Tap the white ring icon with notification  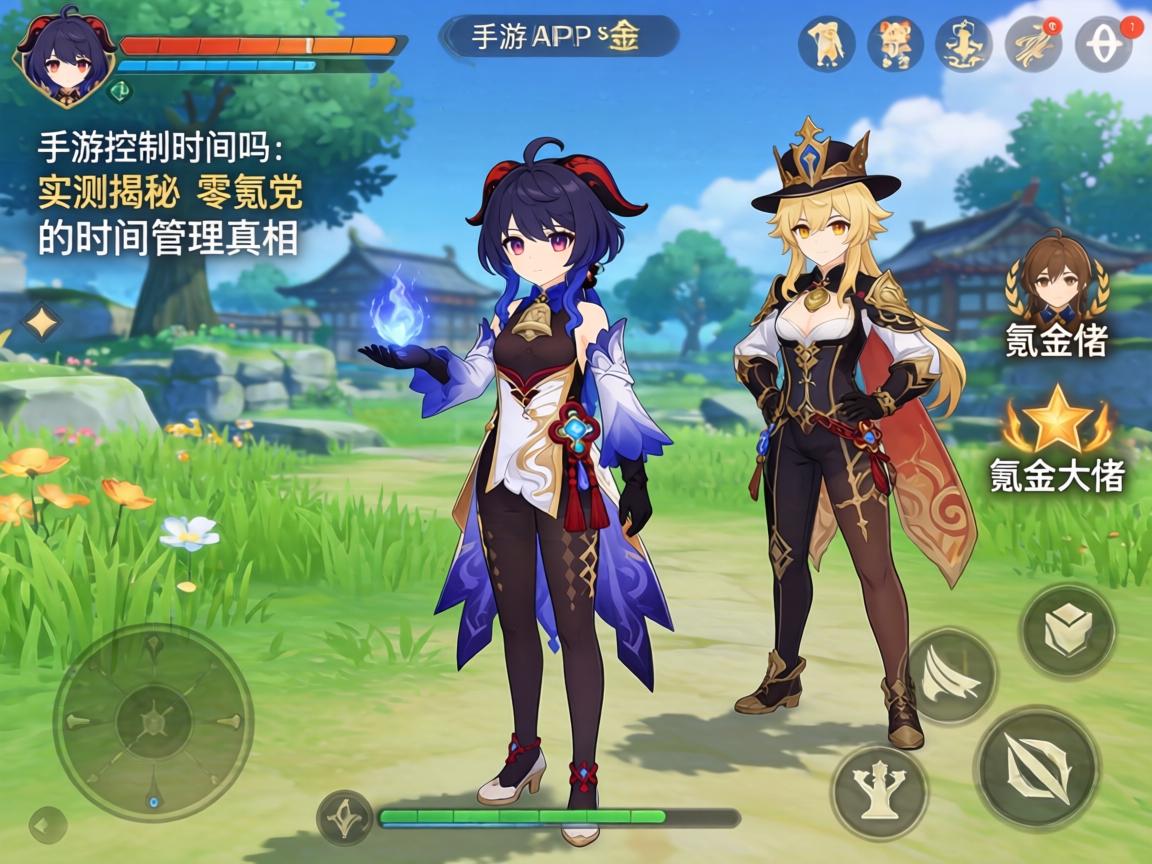pyautogui.click(x=1103, y=44)
